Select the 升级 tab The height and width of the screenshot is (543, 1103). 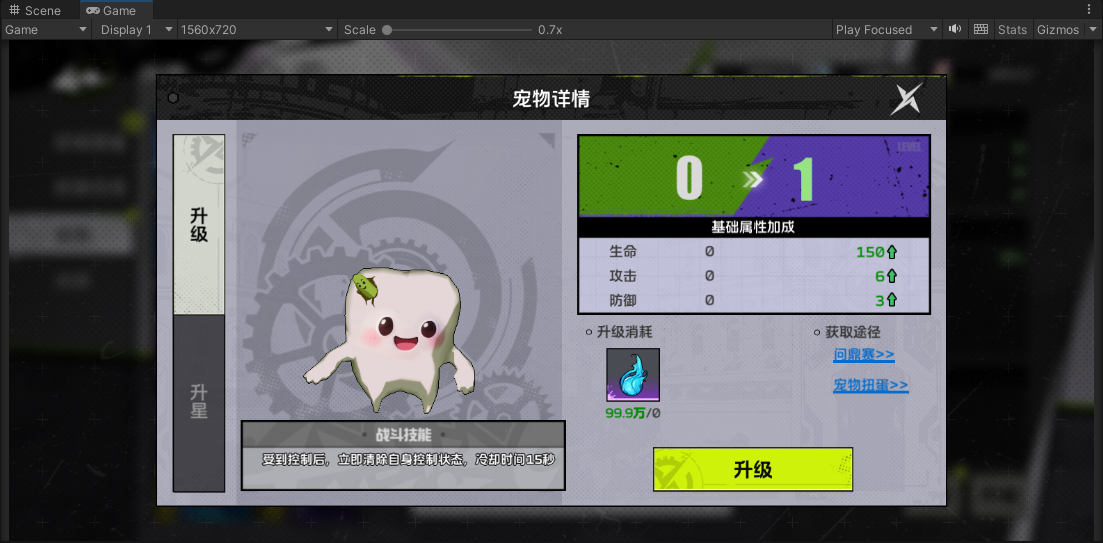[199, 225]
